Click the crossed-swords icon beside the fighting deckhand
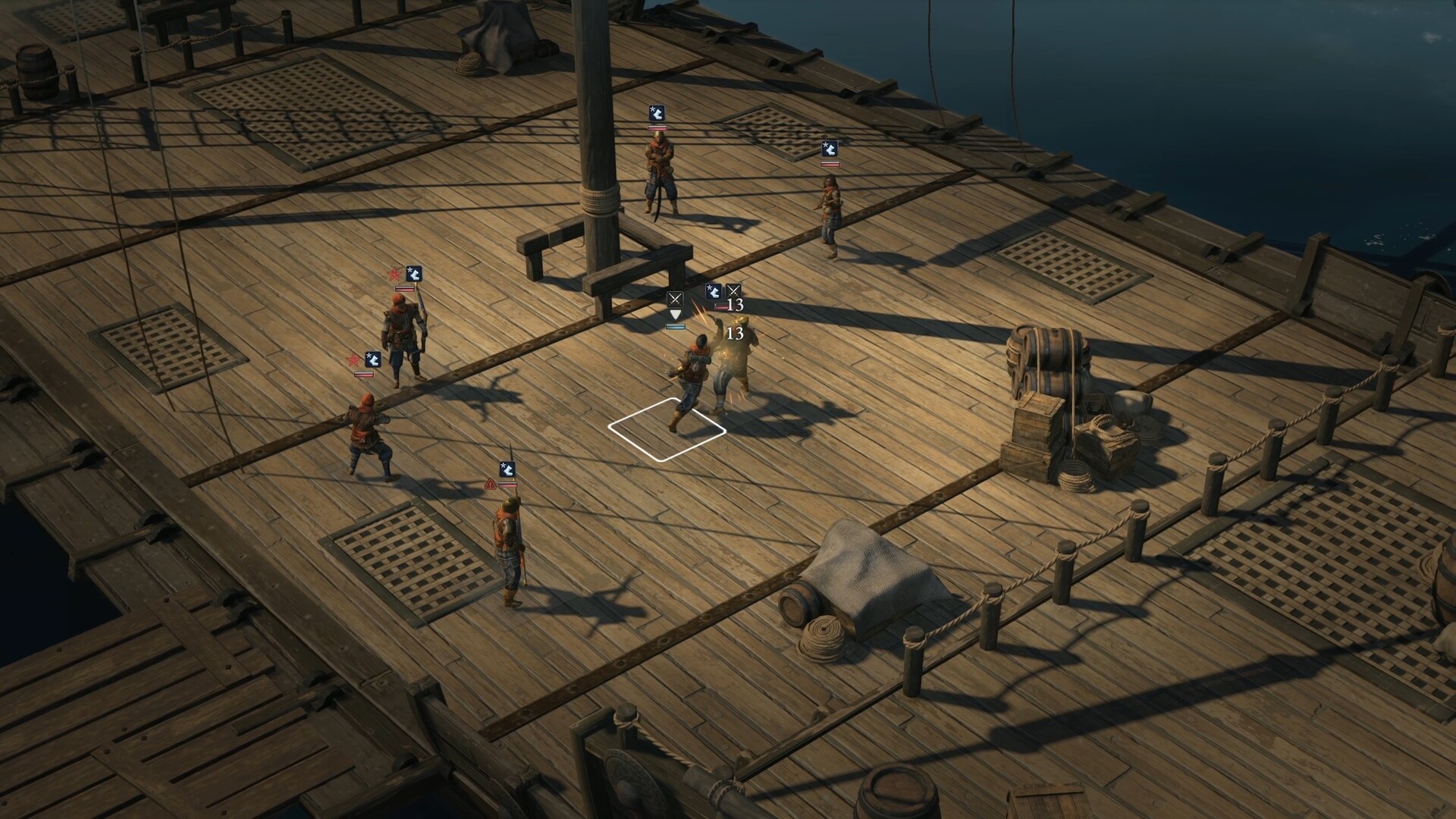 tap(733, 290)
